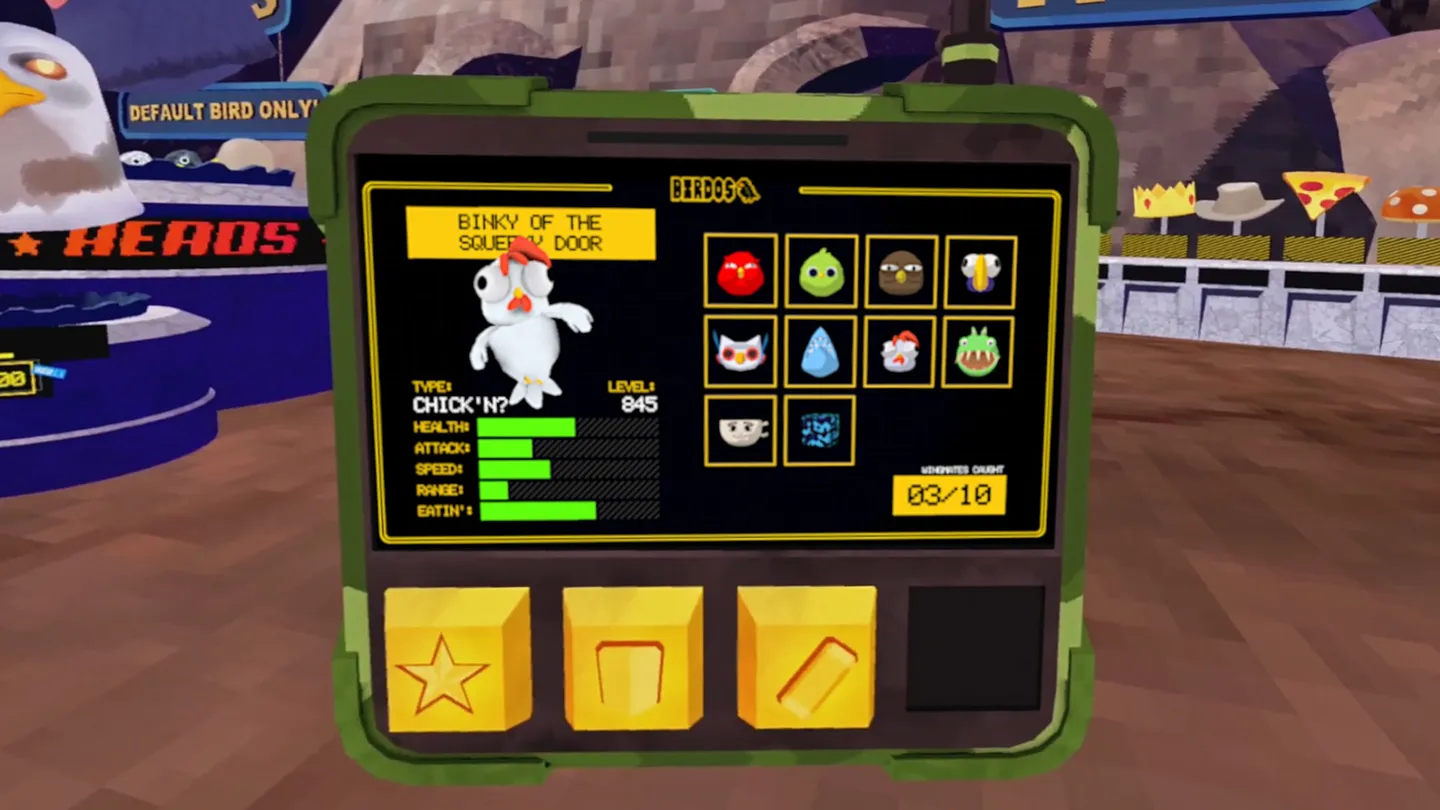
Task: Pick the brown owl wingmate
Action: coord(900,271)
